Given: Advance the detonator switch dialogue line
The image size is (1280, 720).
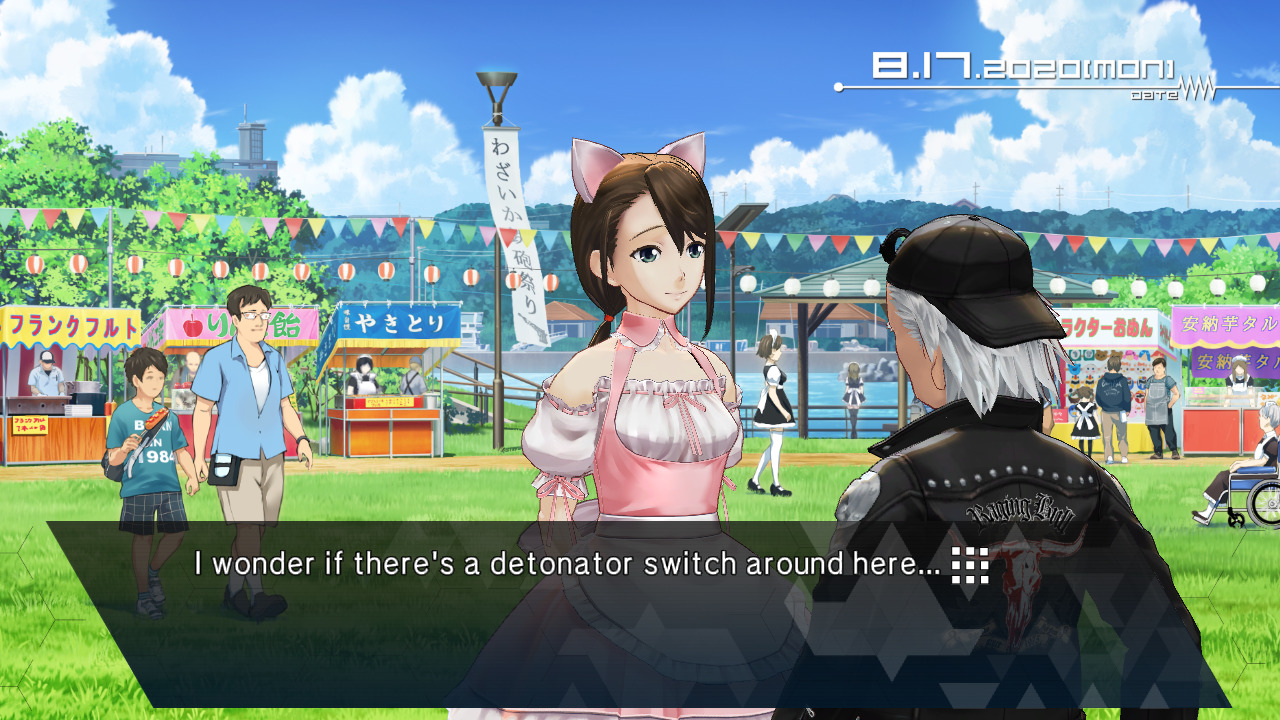Looking at the screenshot, I should [x=566, y=564].
